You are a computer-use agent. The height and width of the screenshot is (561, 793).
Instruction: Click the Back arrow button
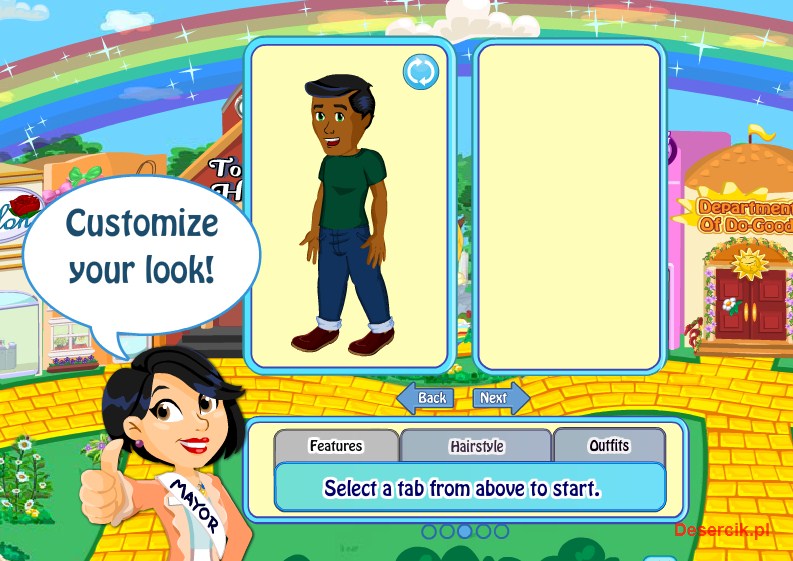point(427,398)
